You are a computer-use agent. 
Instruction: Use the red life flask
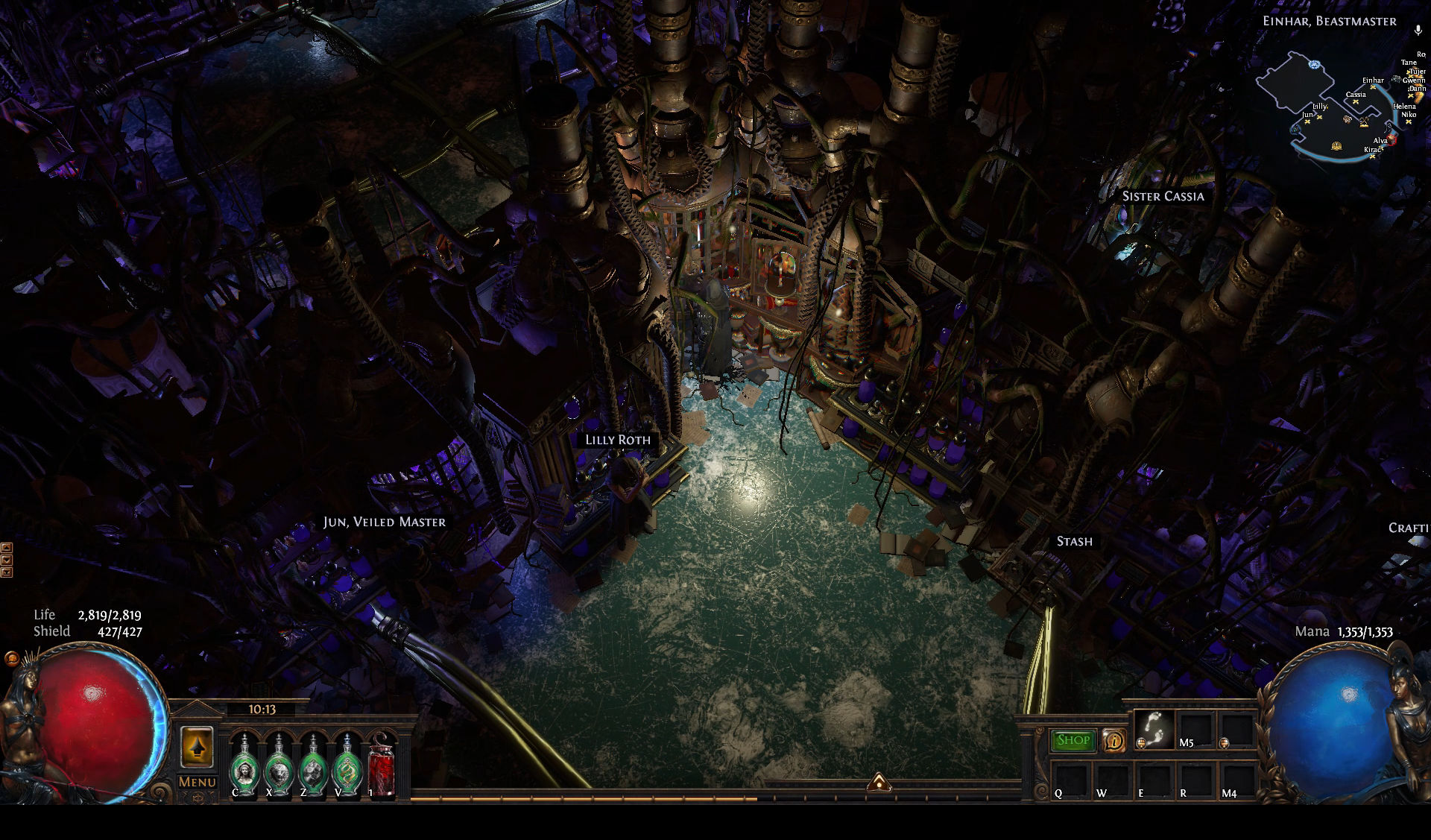pos(381,765)
